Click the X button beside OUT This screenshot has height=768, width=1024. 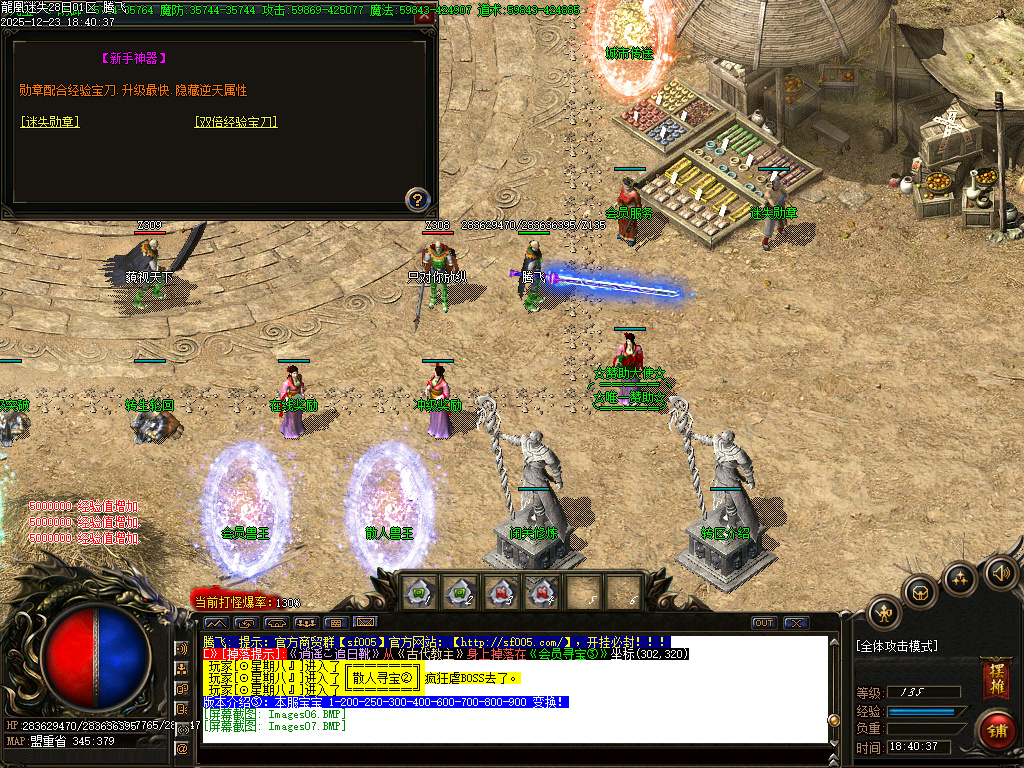[796, 623]
